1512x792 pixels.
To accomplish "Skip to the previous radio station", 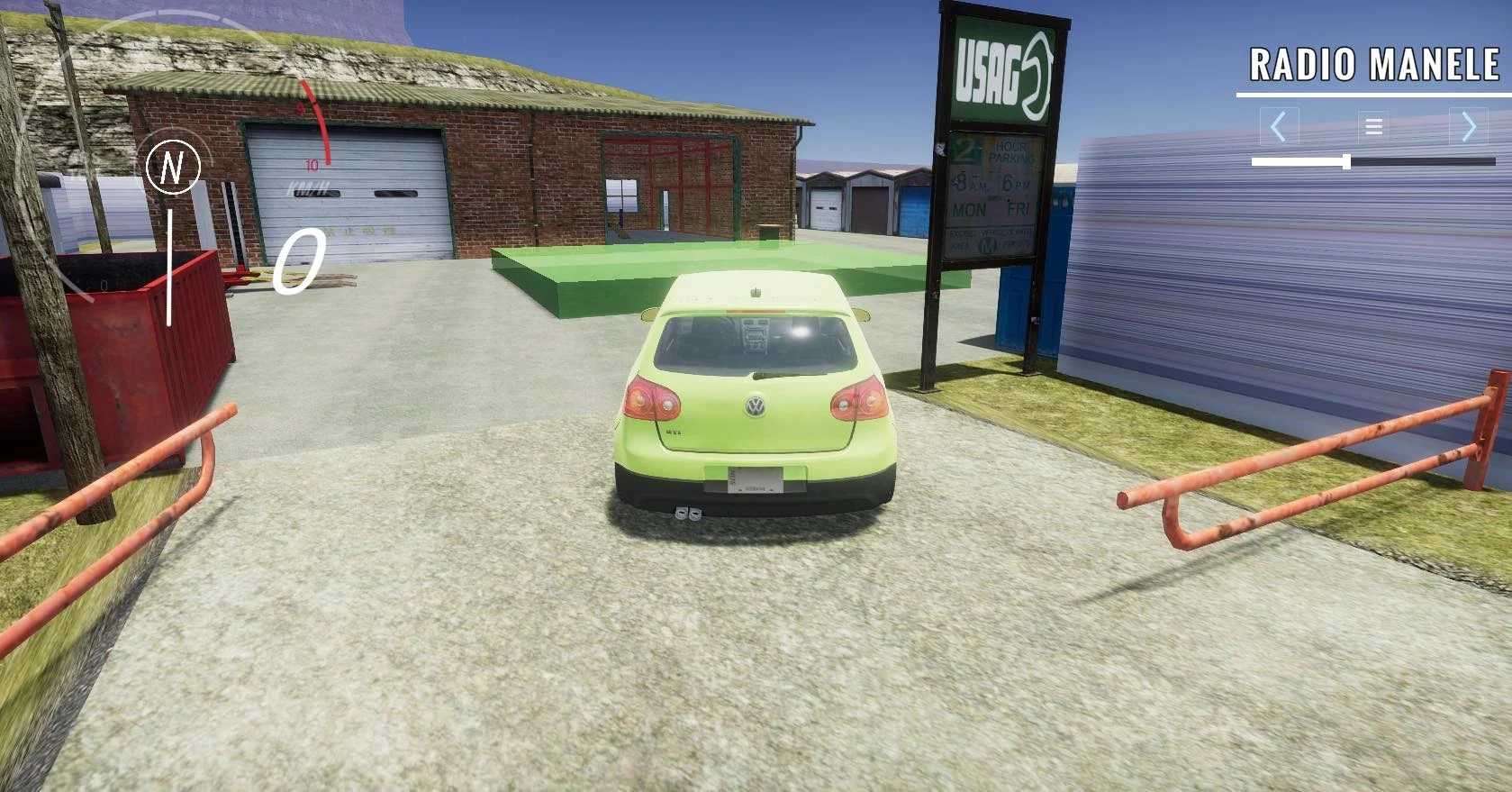I will click(x=1279, y=126).
